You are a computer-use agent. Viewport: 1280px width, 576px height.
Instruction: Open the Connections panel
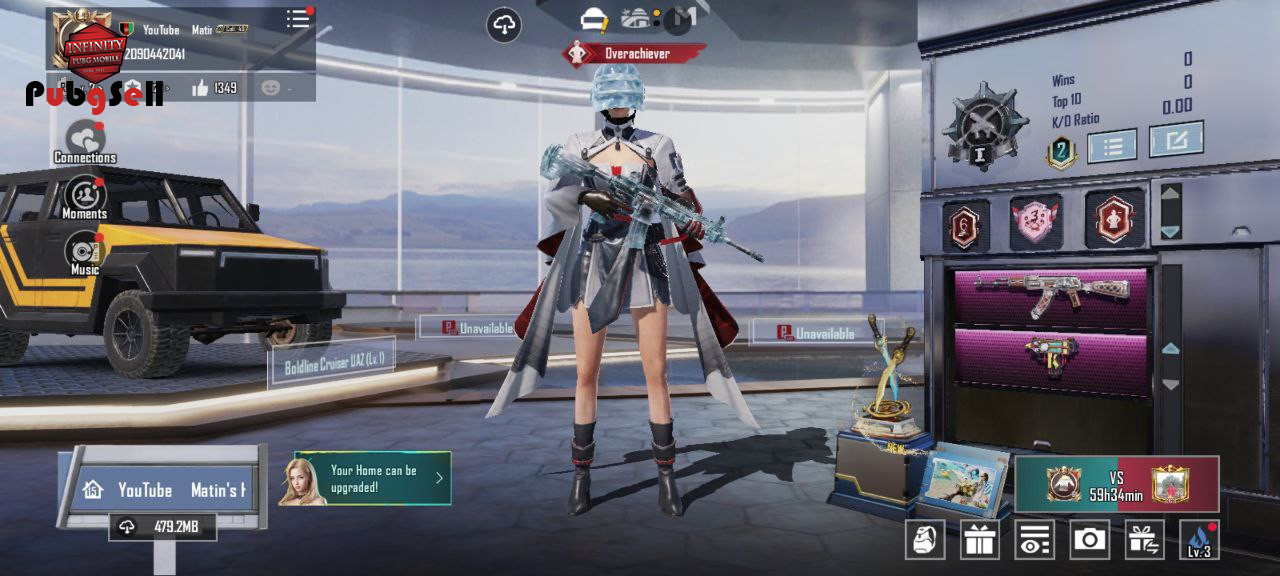[x=85, y=141]
